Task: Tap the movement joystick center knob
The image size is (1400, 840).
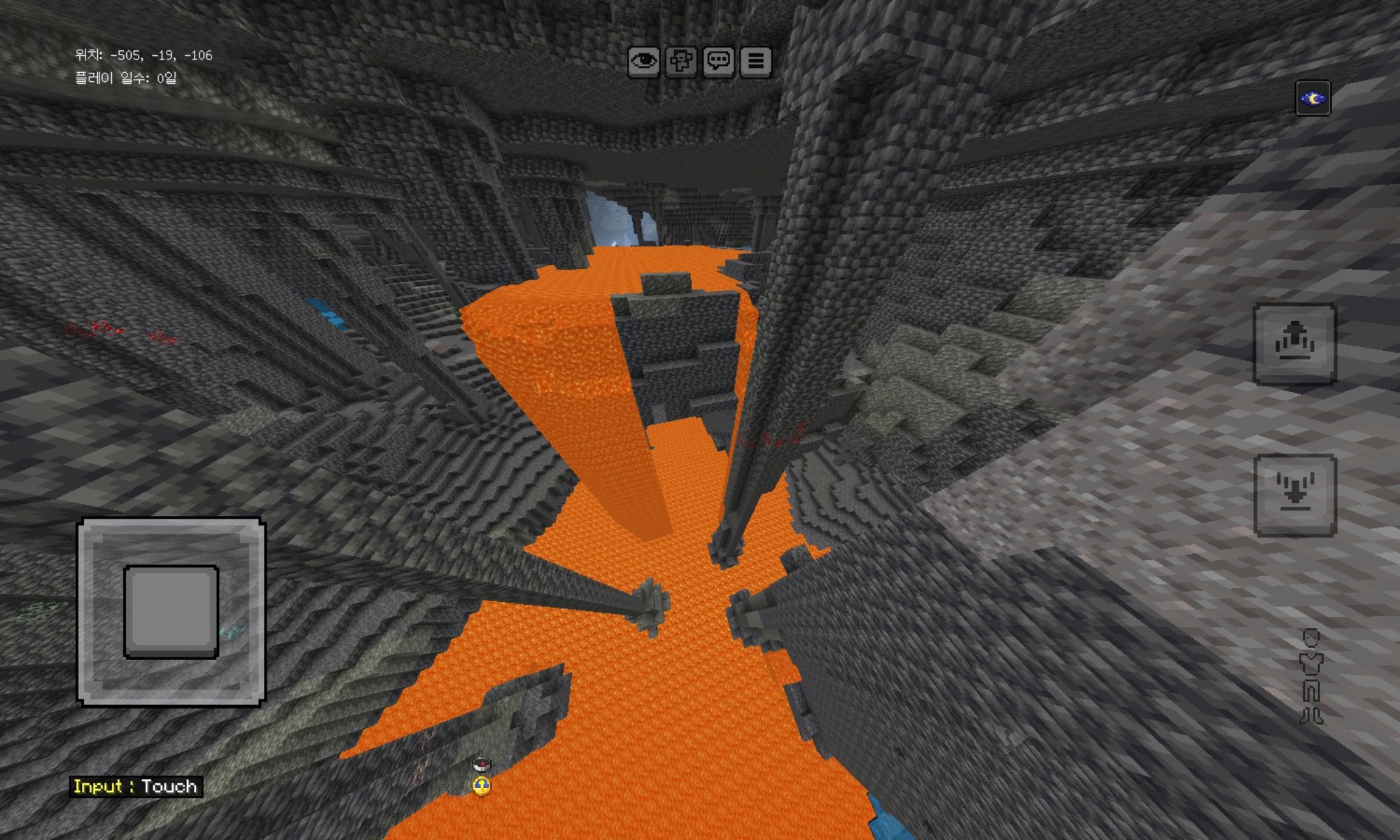Action: tap(171, 612)
